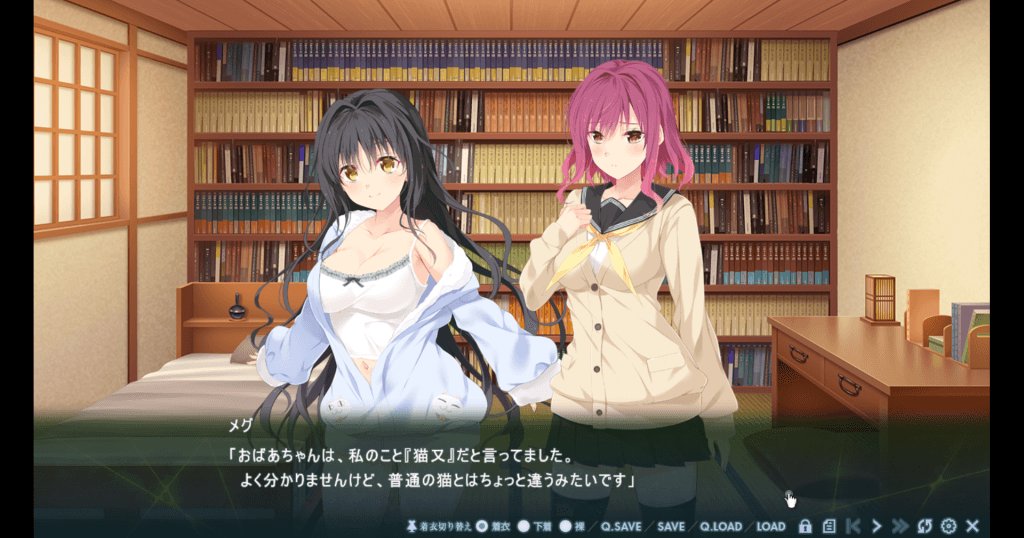This screenshot has height=538, width=1024.
Task: Toggle the padlock lock icon
Action: point(805,526)
